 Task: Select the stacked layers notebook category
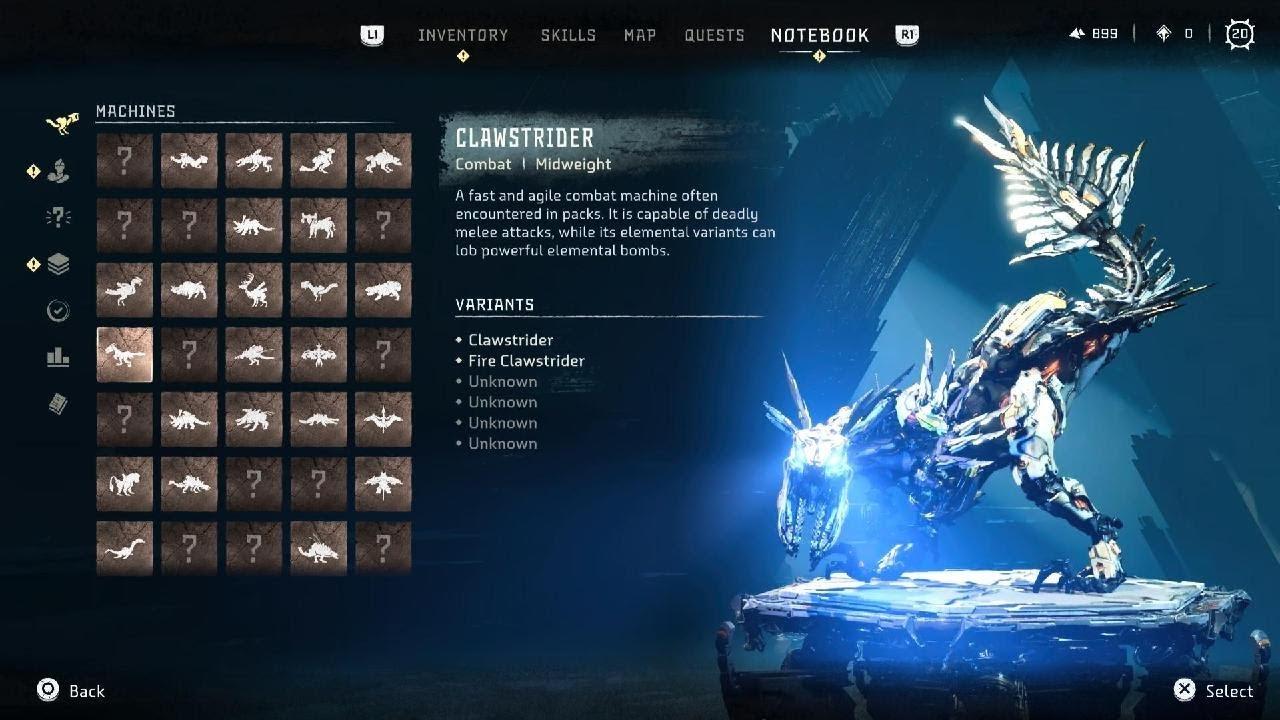(58, 265)
